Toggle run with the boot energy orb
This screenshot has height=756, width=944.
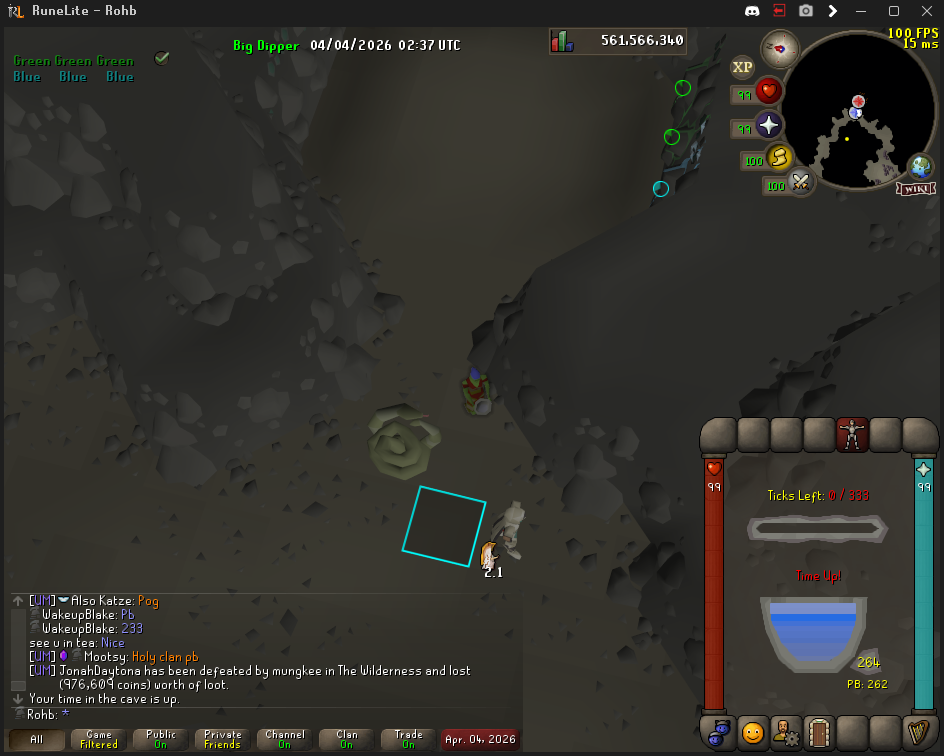(x=779, y=158)
